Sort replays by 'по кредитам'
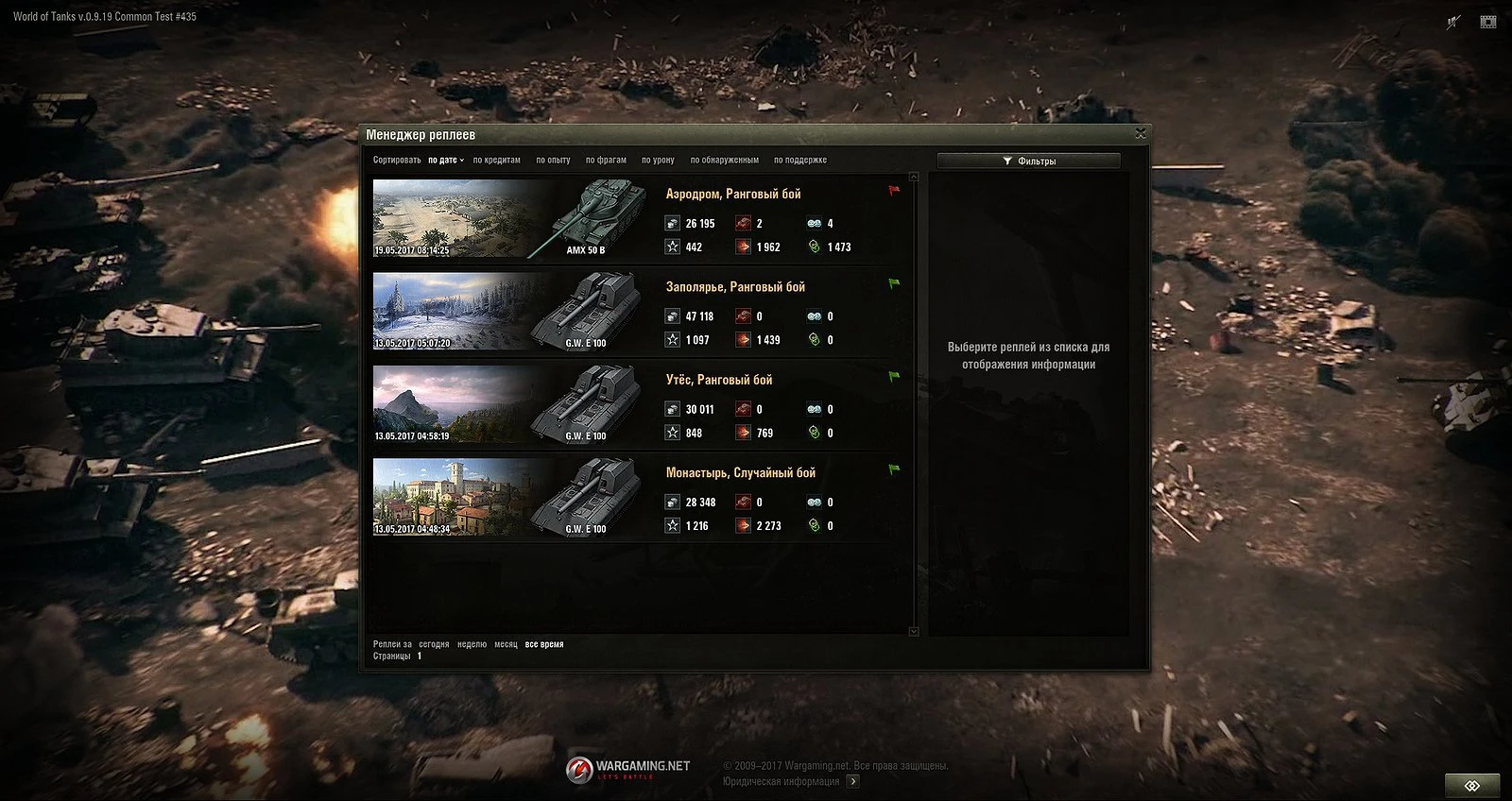This screenshot has height=801, width=1512. 498,160
